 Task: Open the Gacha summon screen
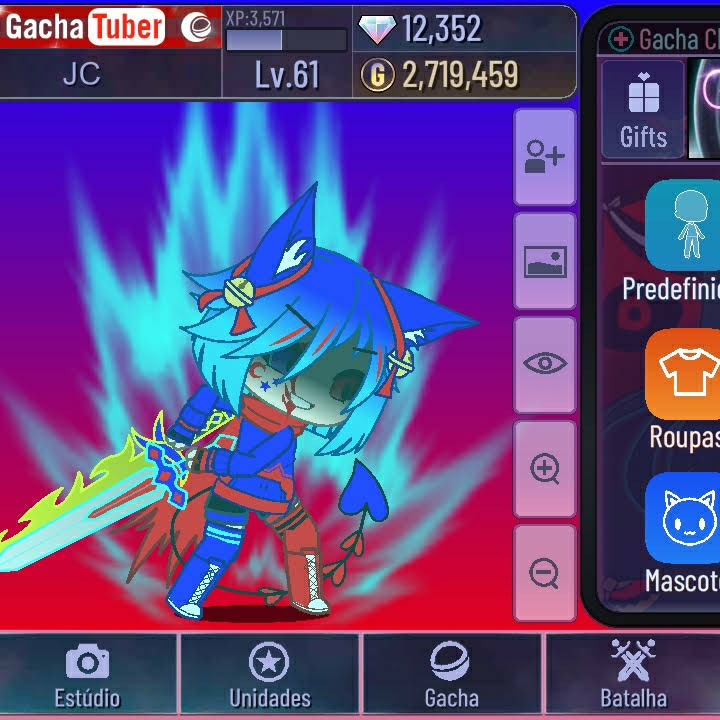[x=452, y=675]
